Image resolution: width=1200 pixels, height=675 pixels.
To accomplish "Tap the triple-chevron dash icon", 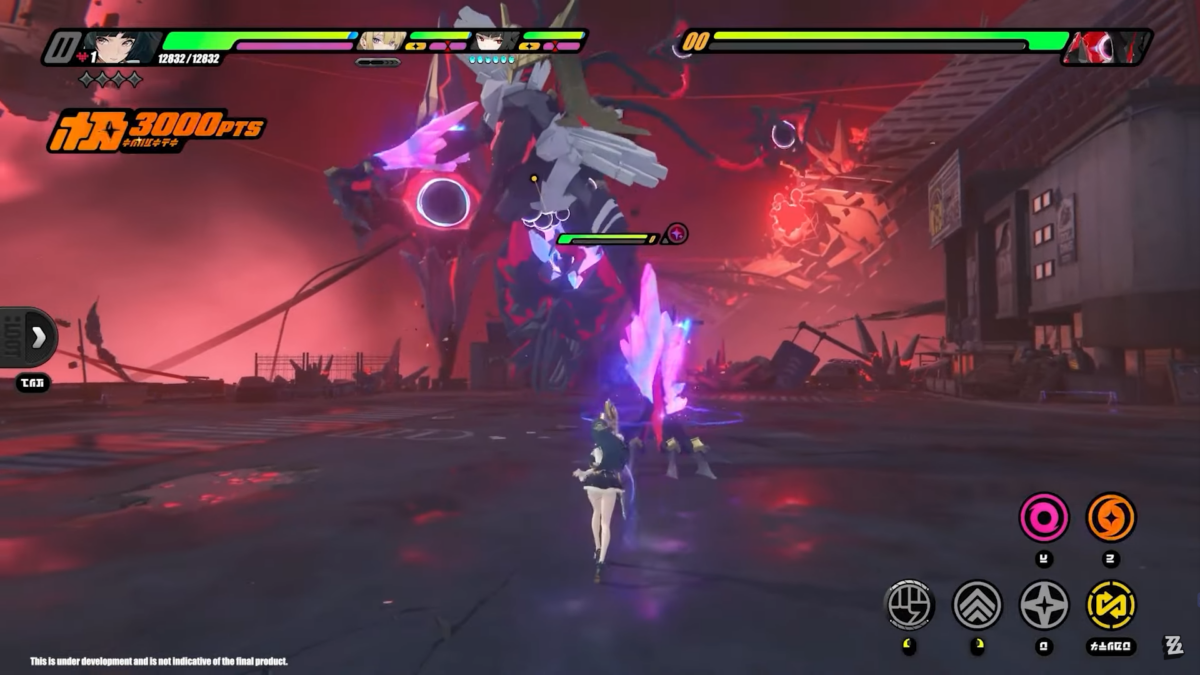I will [977, 604].
